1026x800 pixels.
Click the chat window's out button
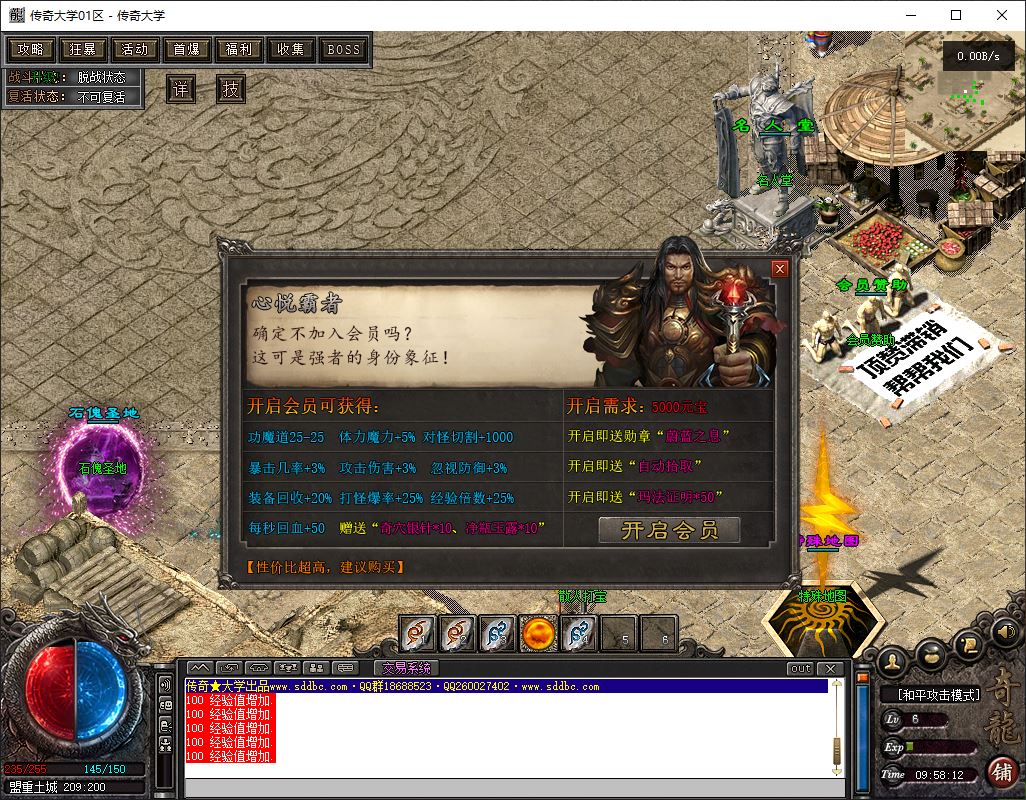coord(800,668)
